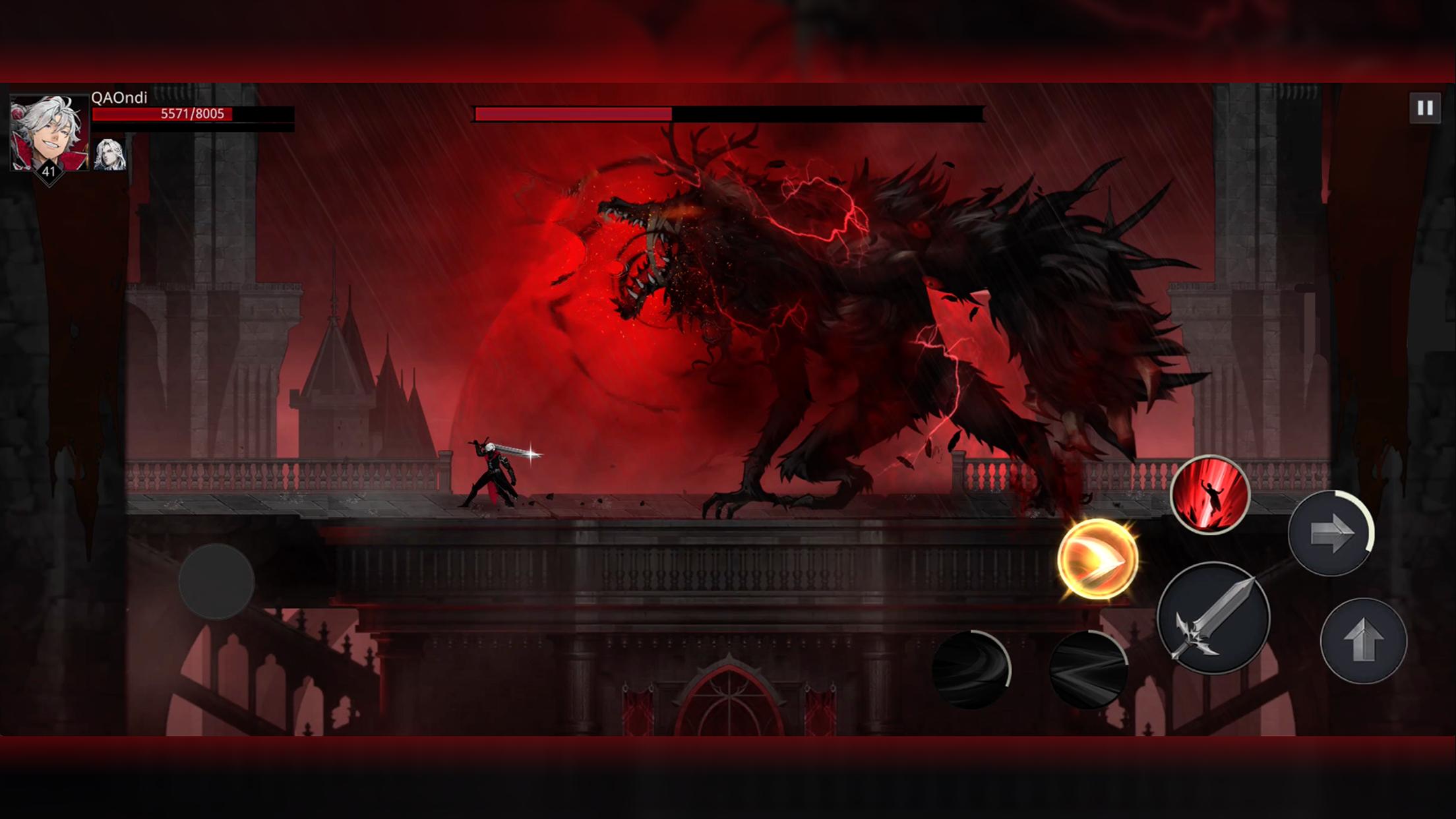This screenshot has width=1456, height=819.
Task: Tap the boss health bar at top center
Action: click(x=725, y=112)
